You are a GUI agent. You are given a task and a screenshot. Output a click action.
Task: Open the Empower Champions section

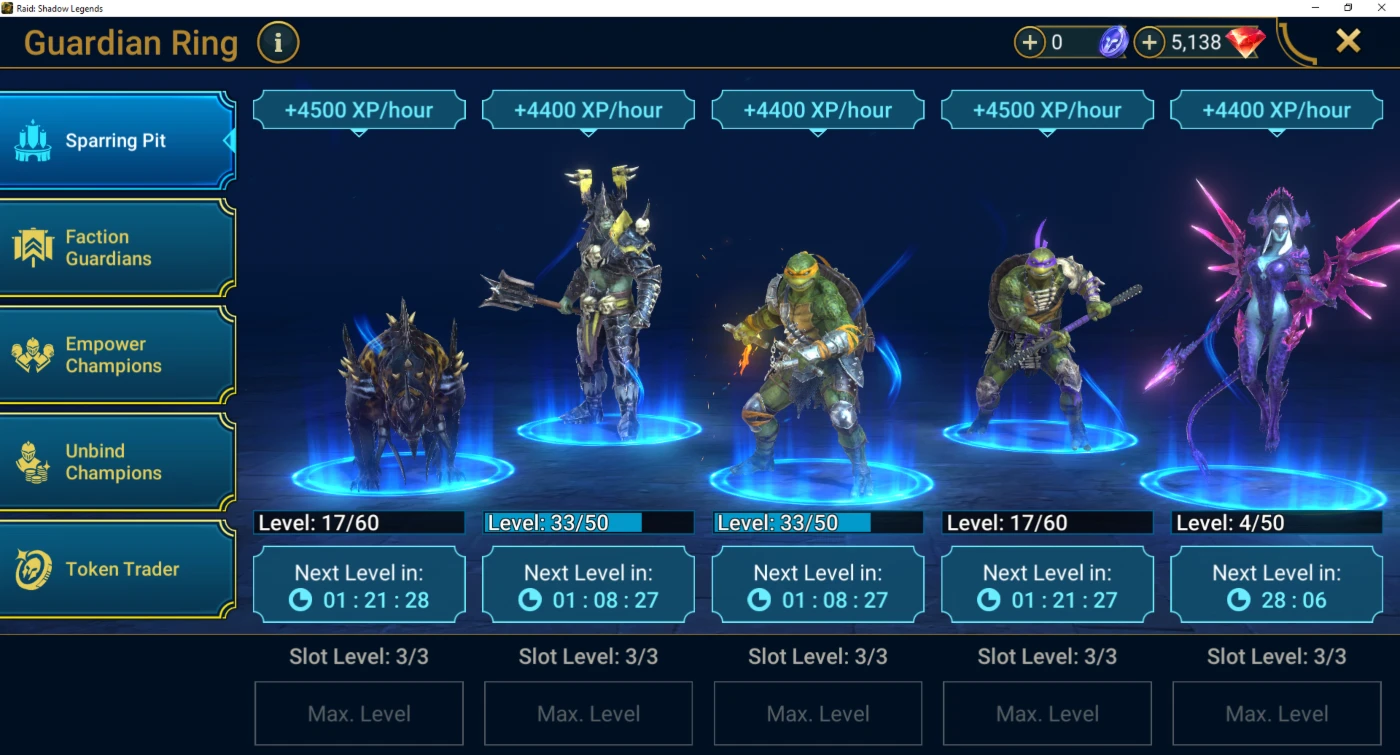(116, 355)
